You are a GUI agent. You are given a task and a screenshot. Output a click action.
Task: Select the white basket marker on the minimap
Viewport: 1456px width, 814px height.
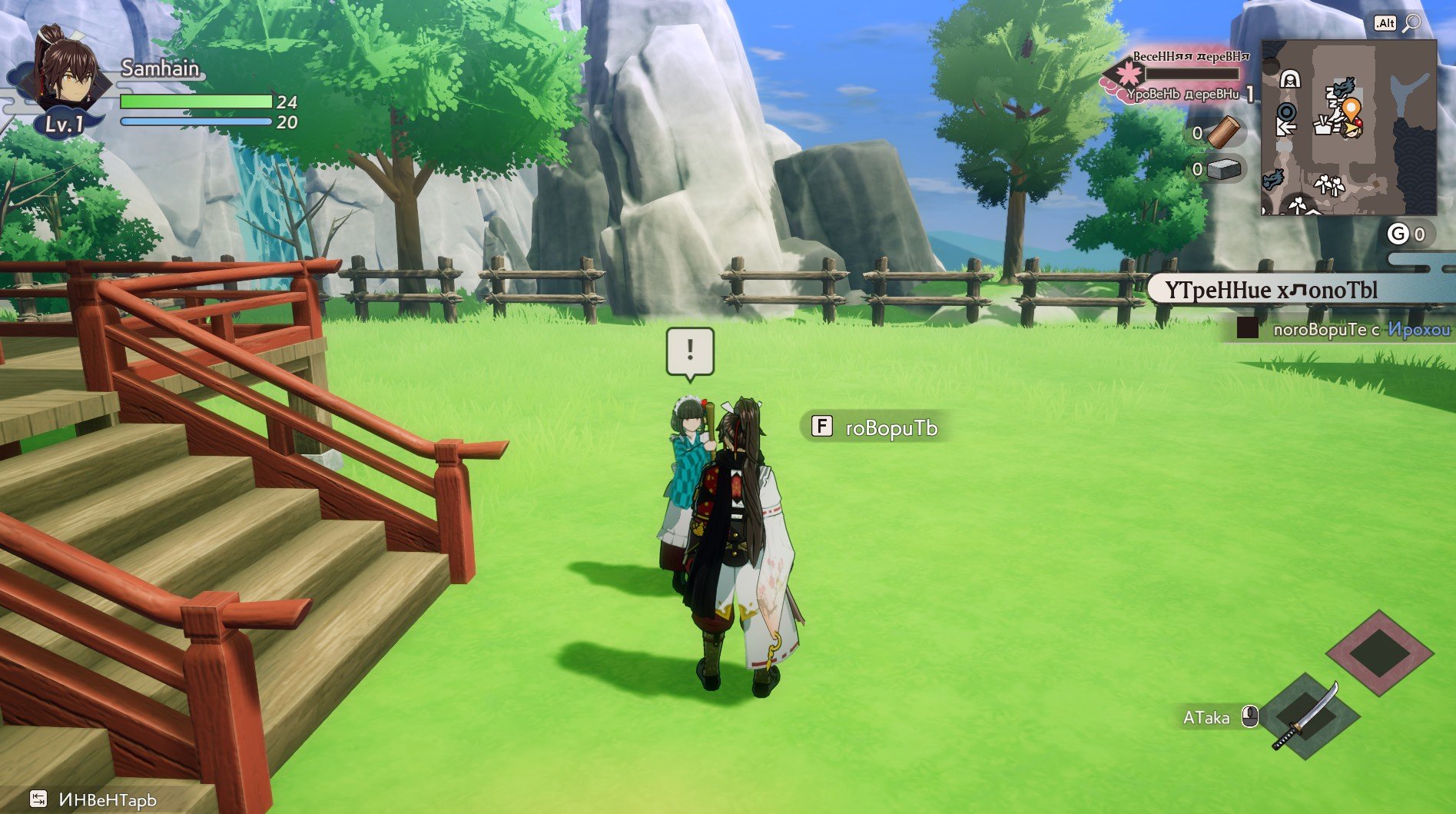click(1322, 125)
